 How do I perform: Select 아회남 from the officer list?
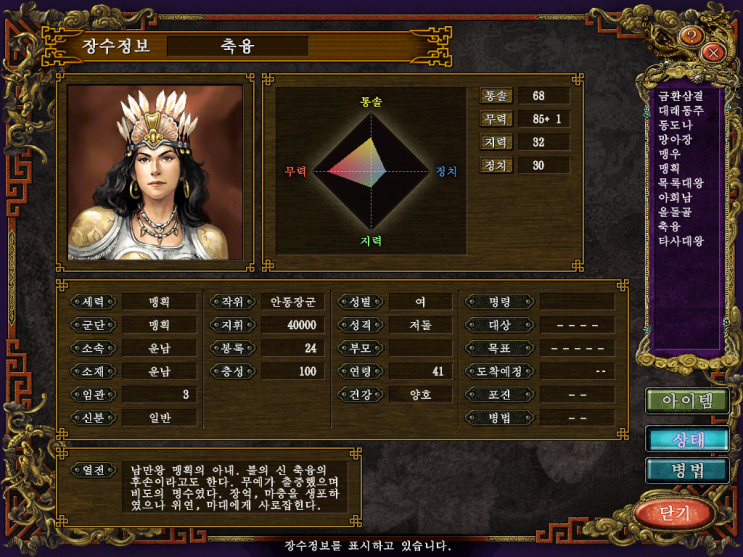click(675, 197)
